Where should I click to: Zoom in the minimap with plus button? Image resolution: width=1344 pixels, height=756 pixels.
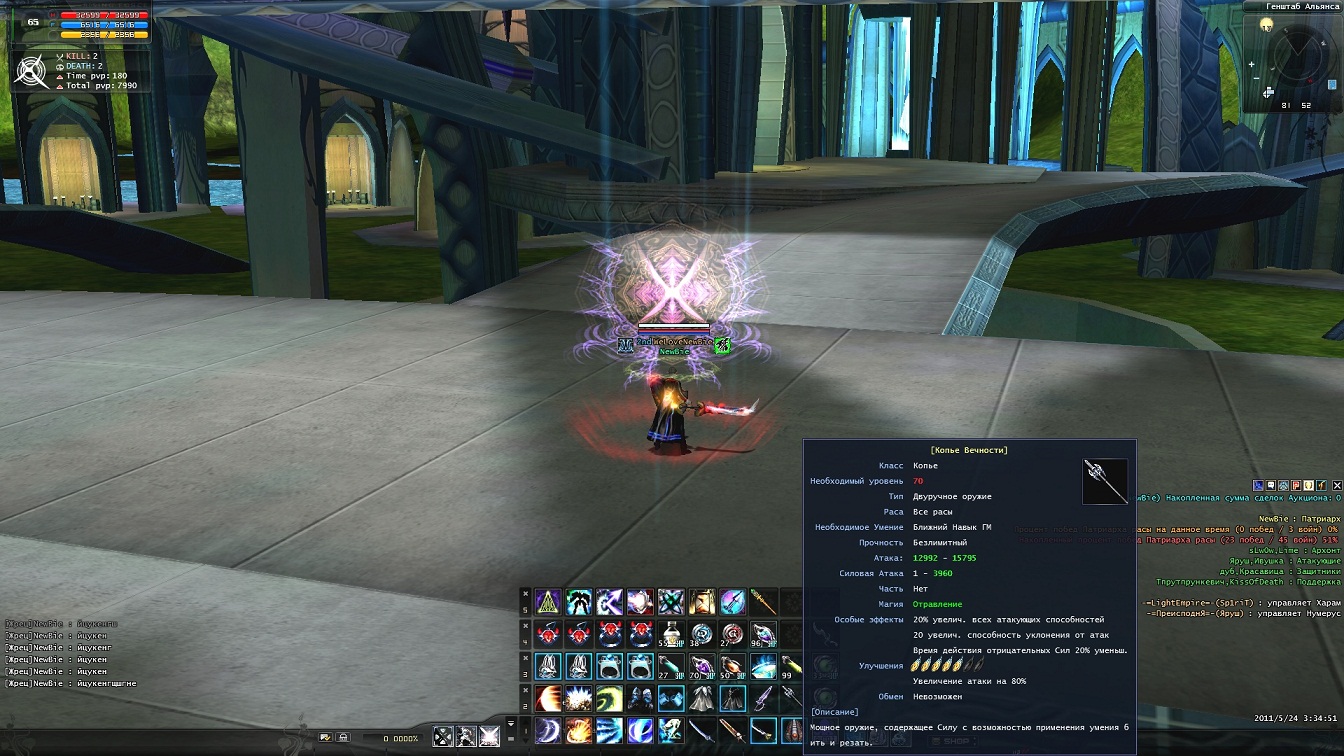tap(1252, 66)
